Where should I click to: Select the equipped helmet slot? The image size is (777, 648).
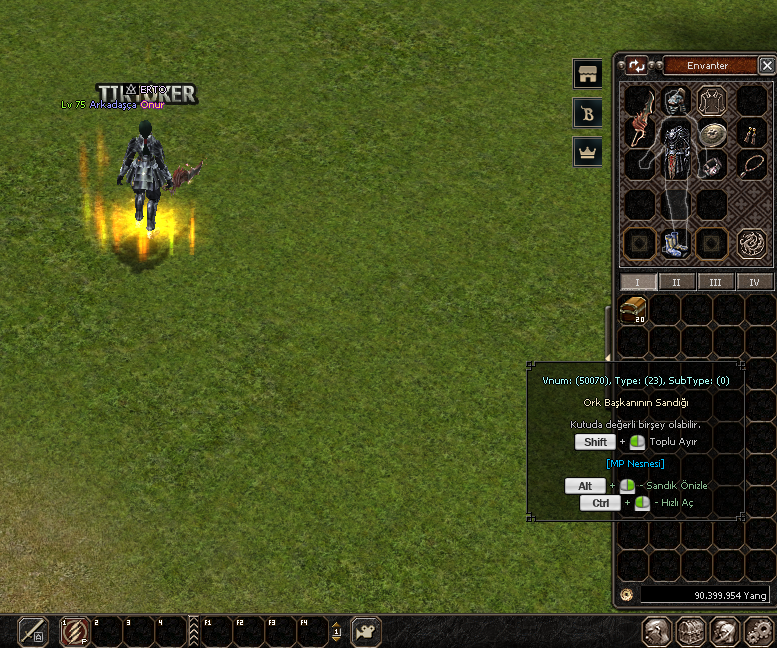coord(676,101)
